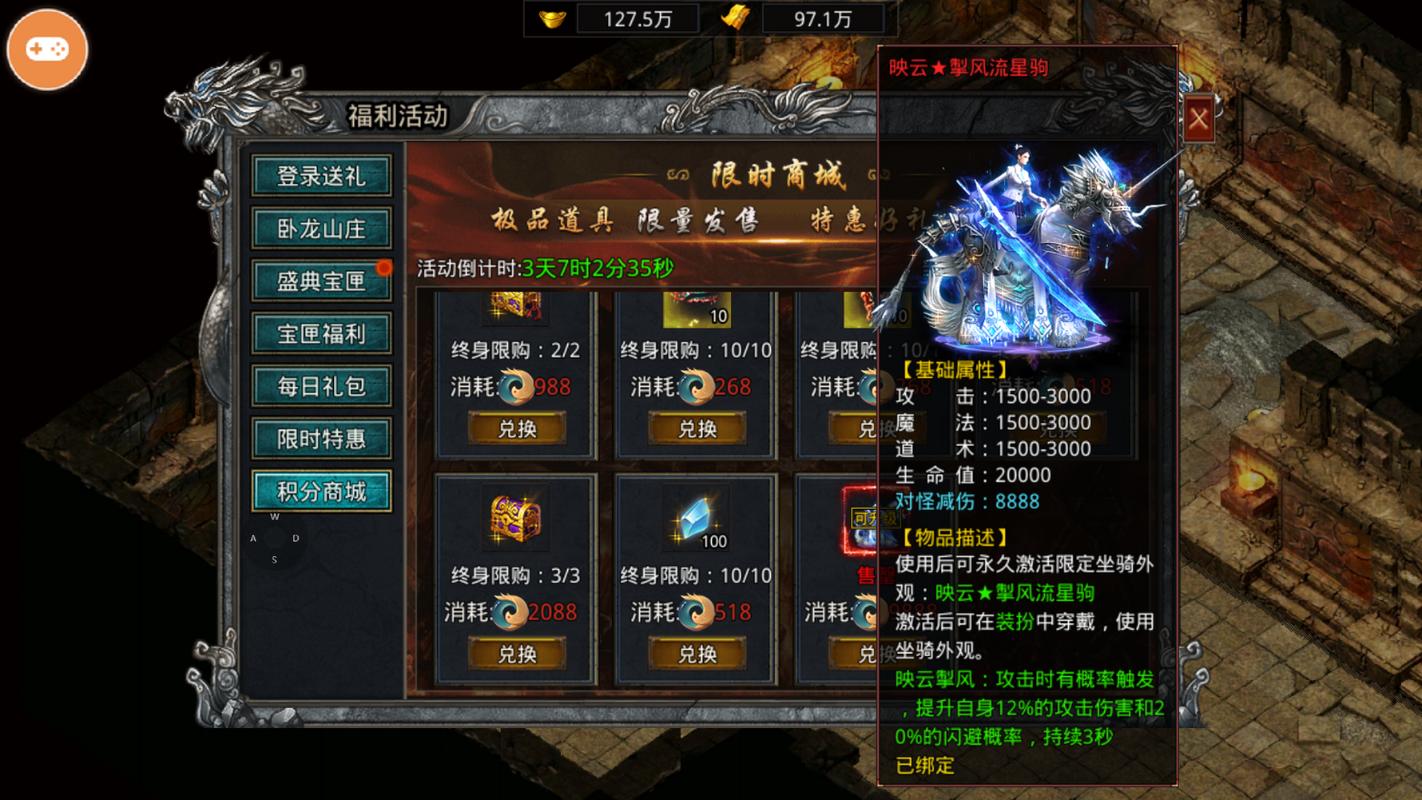Open the 每日礼包 tab
This screenshot has width=1422, height=800.
click(321, 385)
